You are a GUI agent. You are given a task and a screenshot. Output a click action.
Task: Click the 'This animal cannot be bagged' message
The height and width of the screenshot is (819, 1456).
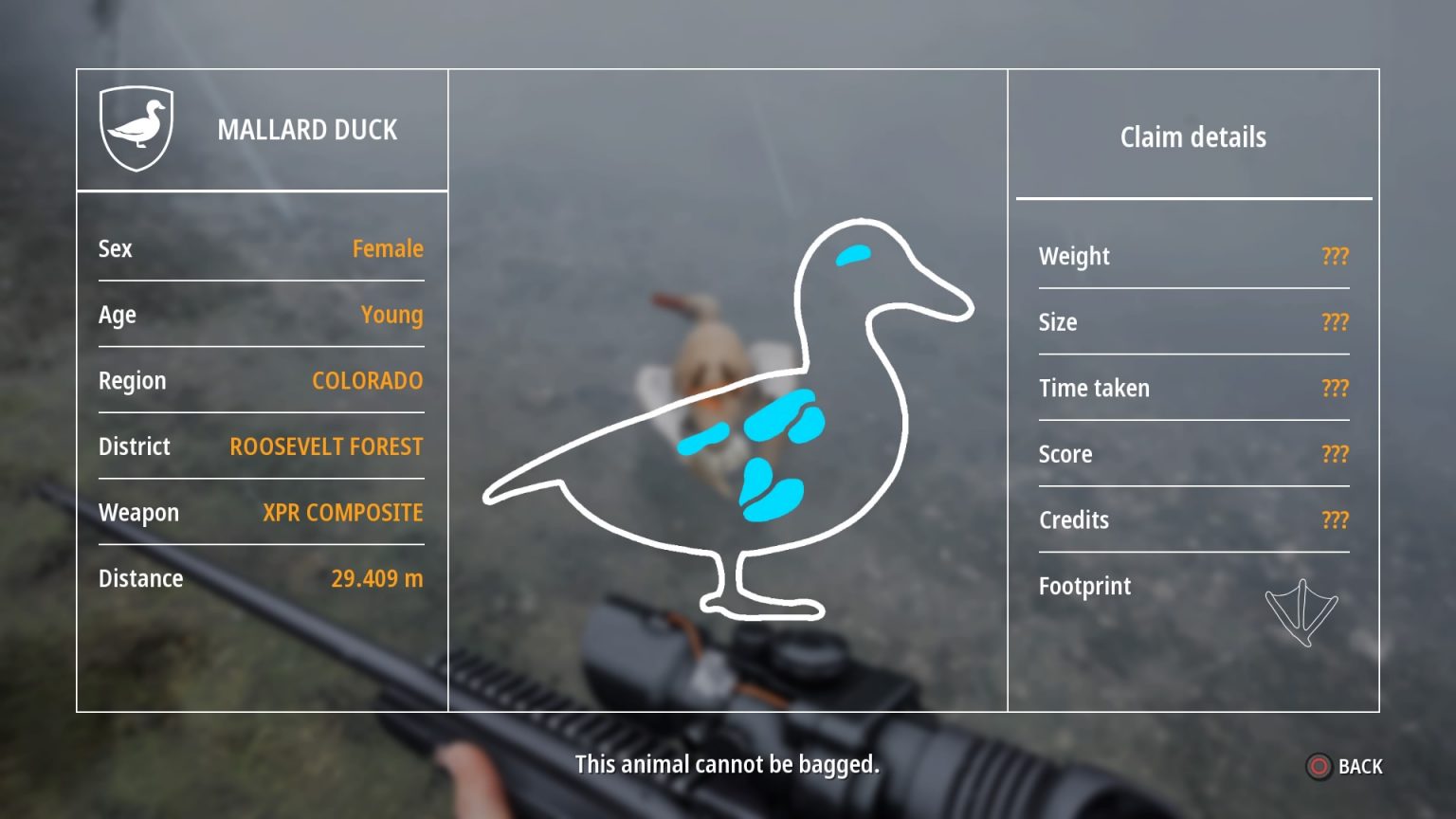pyautogui.click(x=727, y=764)
